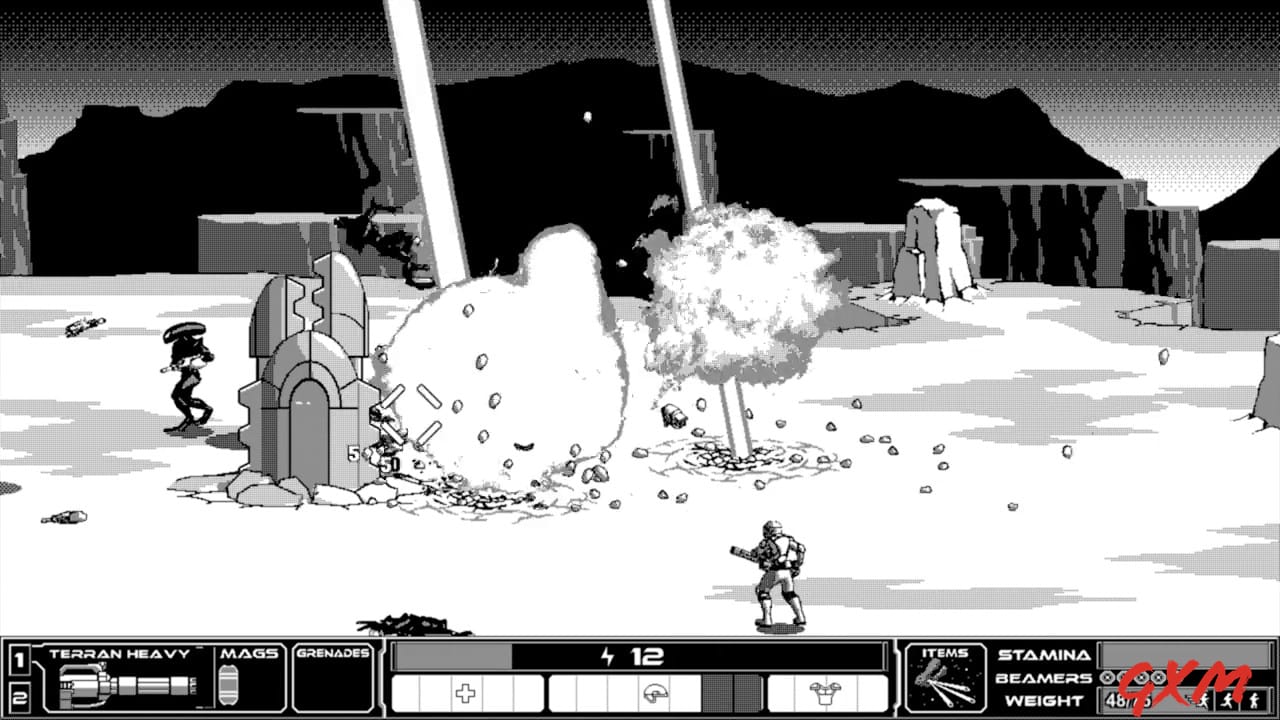The height and width of the screenshot is (720, 1280).
Task: Click the first round Beamers counter icon
Action: (x=1106, y=678)
